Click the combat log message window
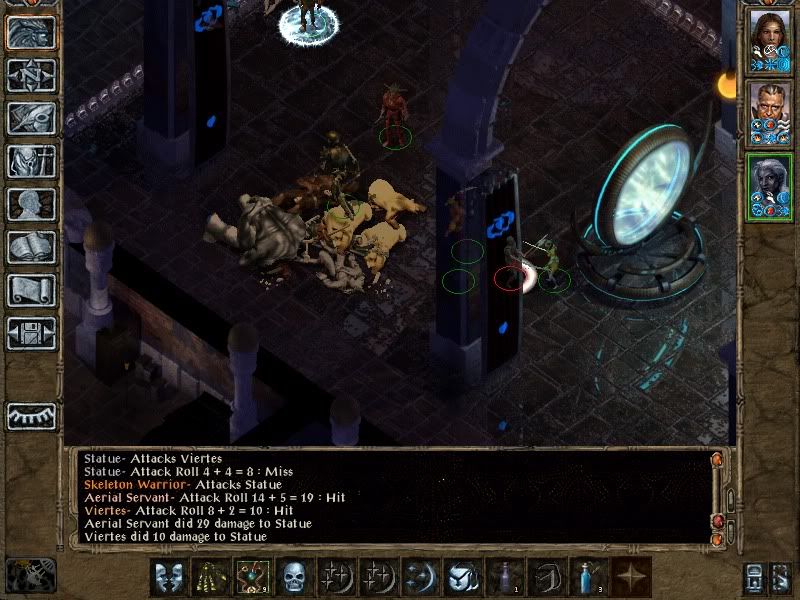800x600 pixels. coord(390,497)
